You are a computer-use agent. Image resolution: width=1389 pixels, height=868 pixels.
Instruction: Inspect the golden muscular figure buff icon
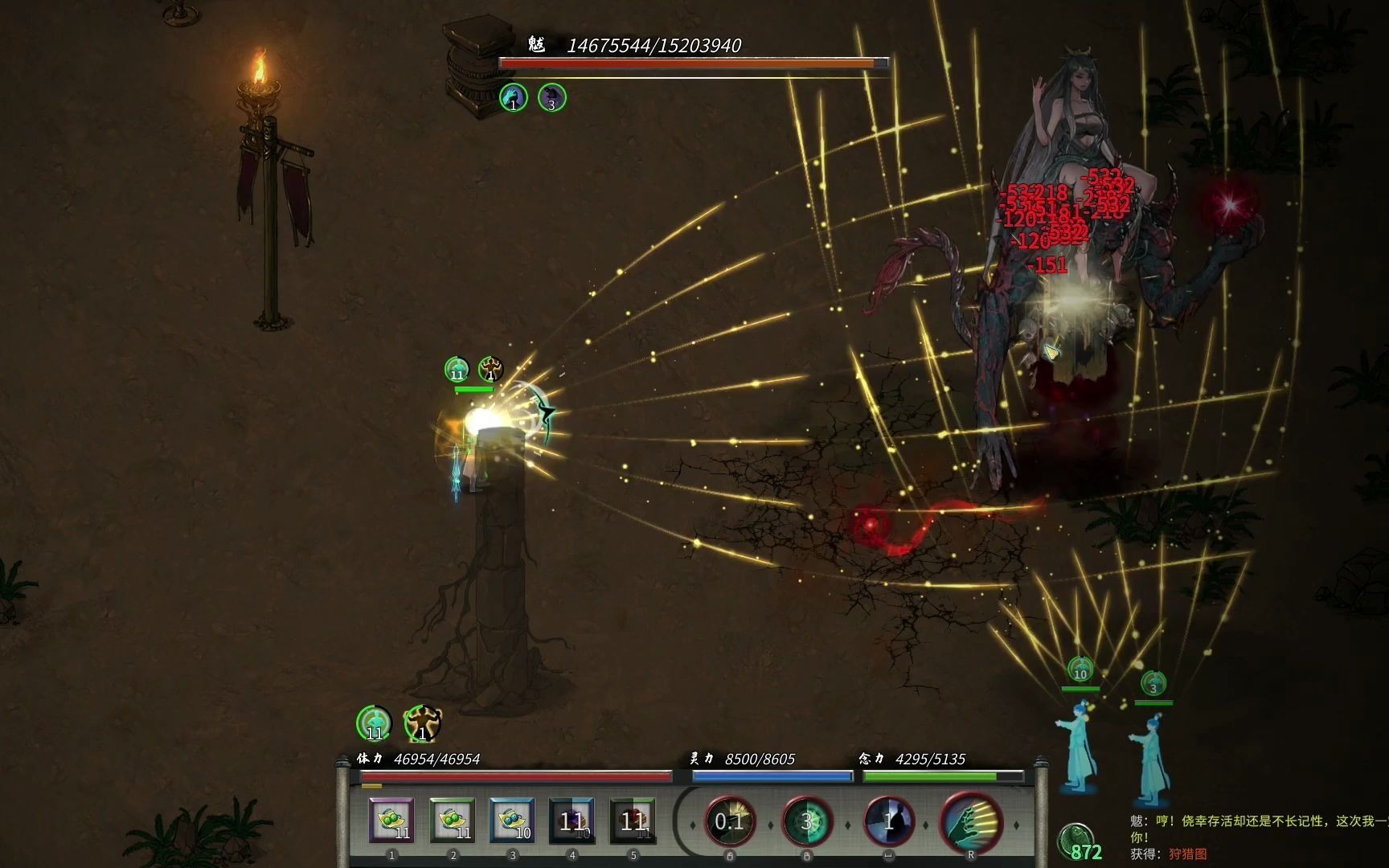[422, 723]
